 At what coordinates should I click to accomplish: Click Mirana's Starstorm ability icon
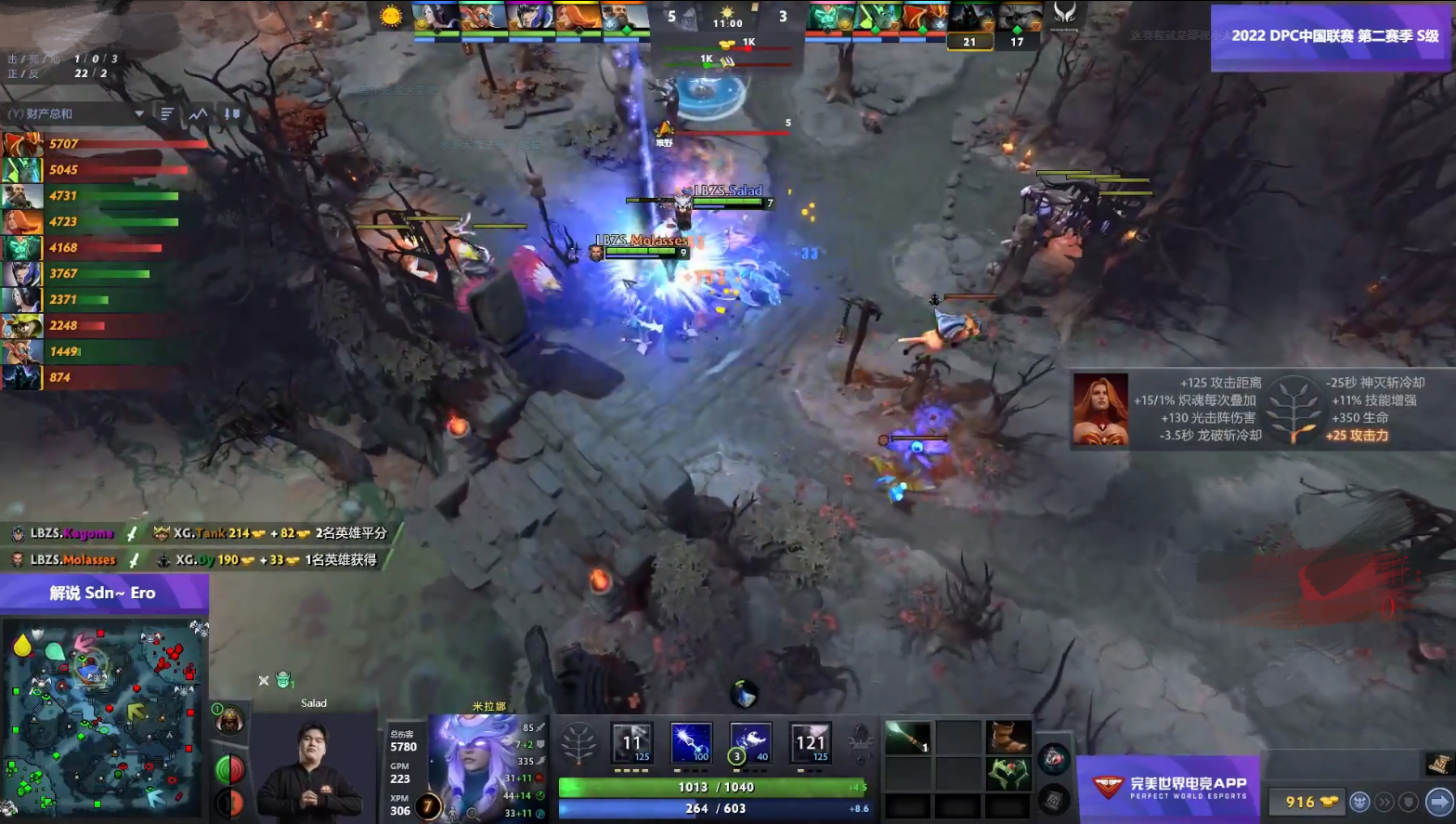coord(632,743)
